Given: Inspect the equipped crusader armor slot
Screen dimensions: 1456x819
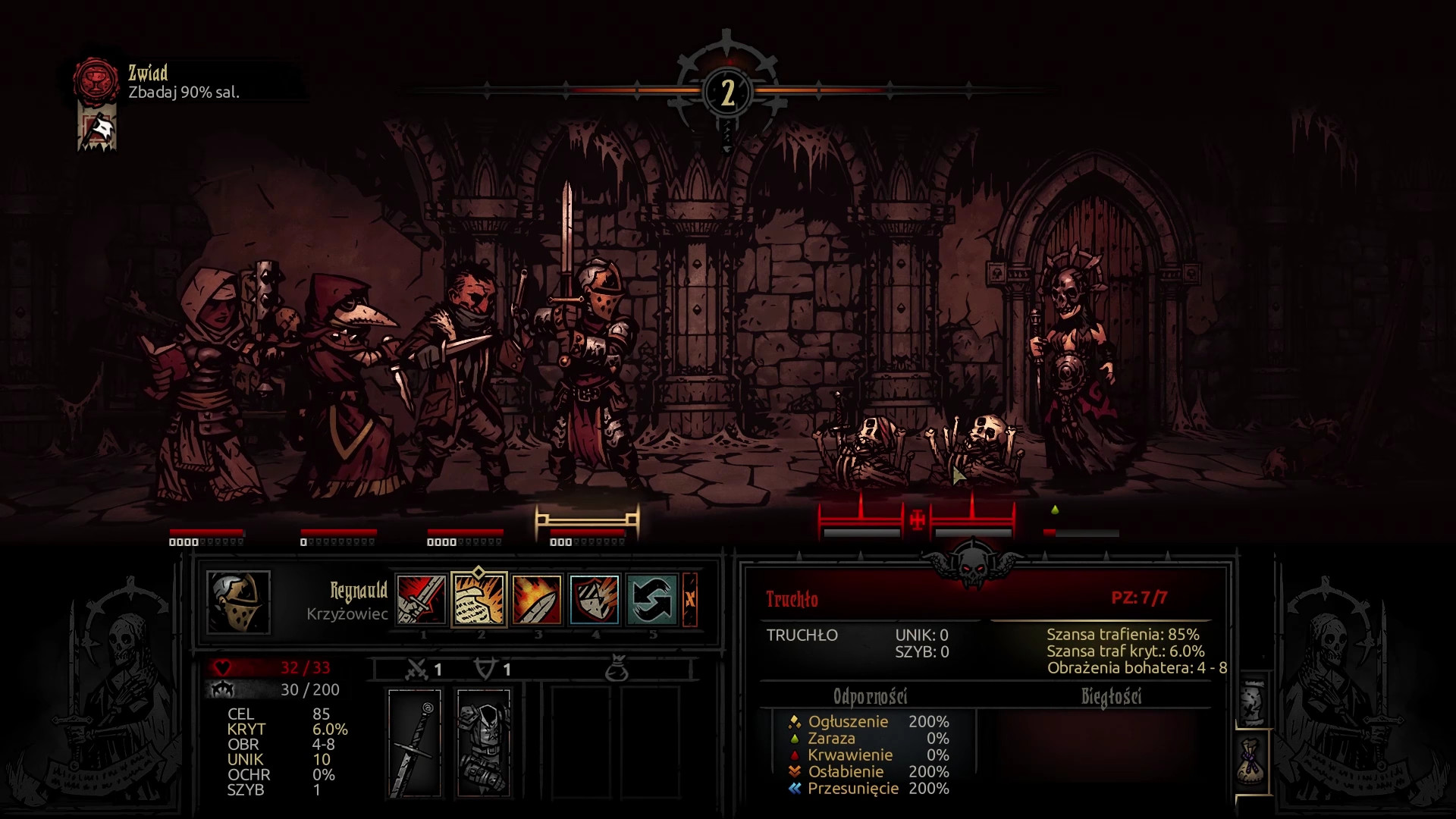Looking at the screenshot, I should pyautogui.click(x=484, y=742).
